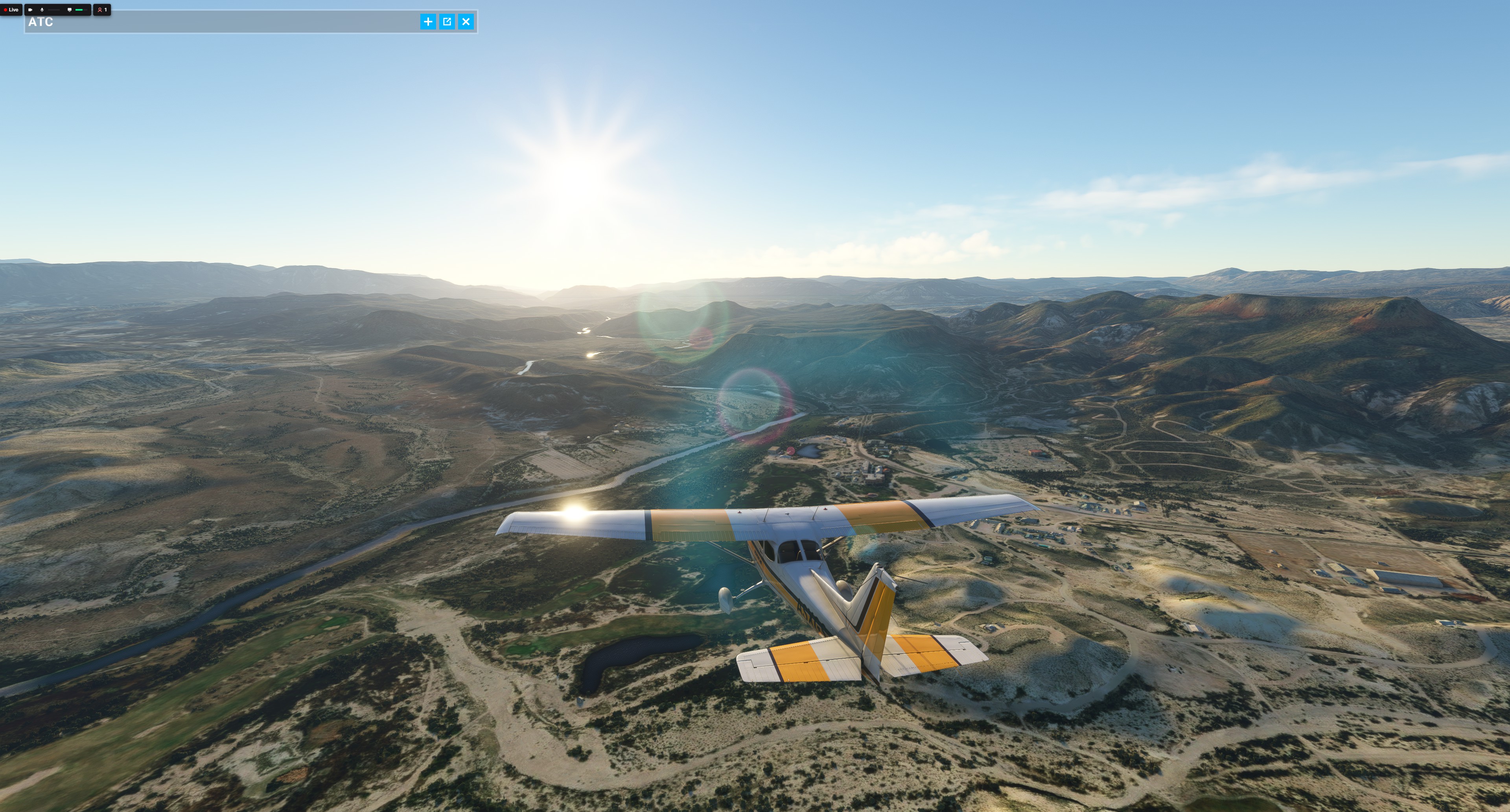This screenshot has width=1510, height=812.
Task: Toggle the stream overlay camera icon
Action: pyautogui.click(x=31, y=10)
